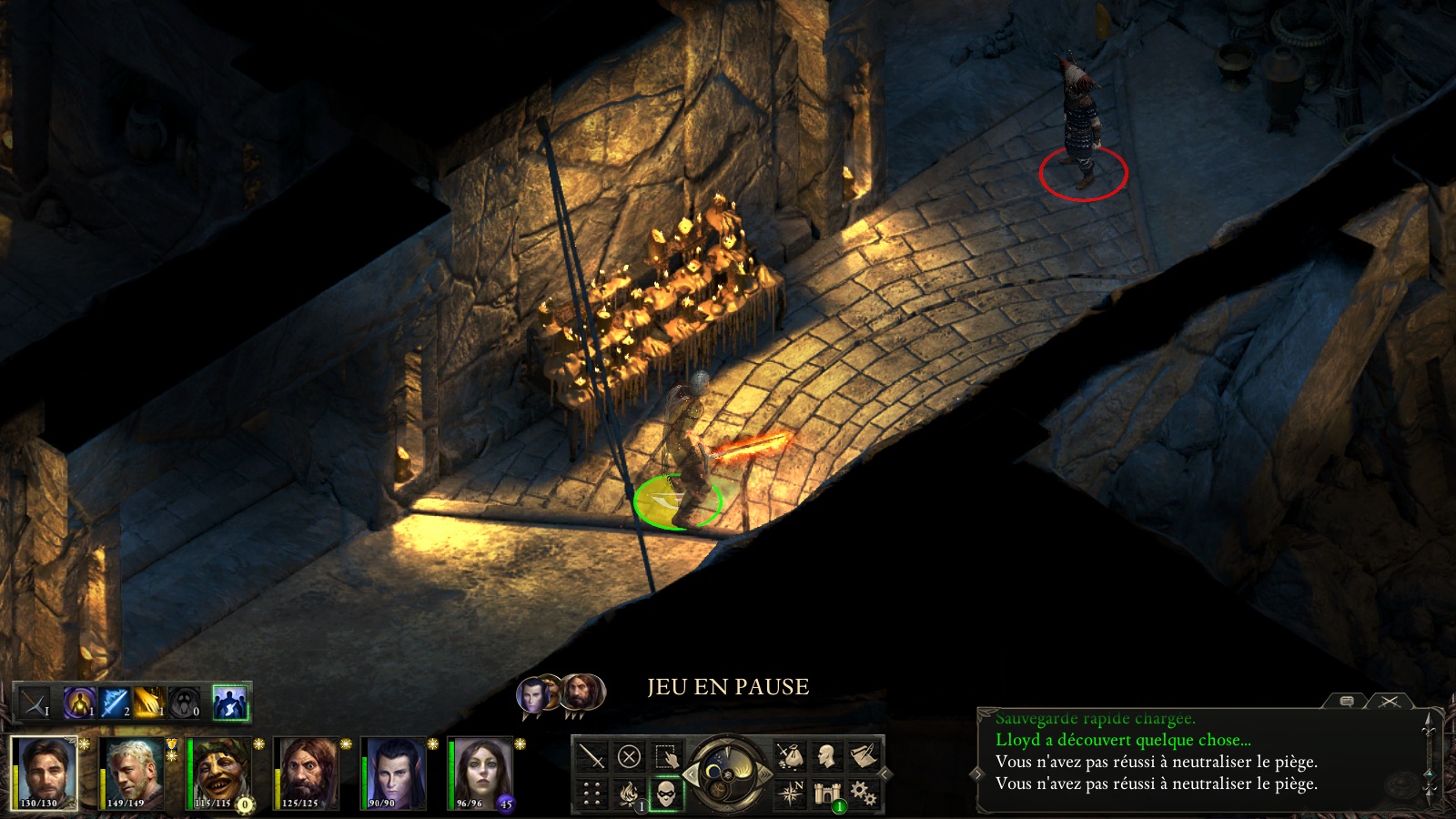Open the weapon set selector

pyautogui.click(x=35, y=703)
